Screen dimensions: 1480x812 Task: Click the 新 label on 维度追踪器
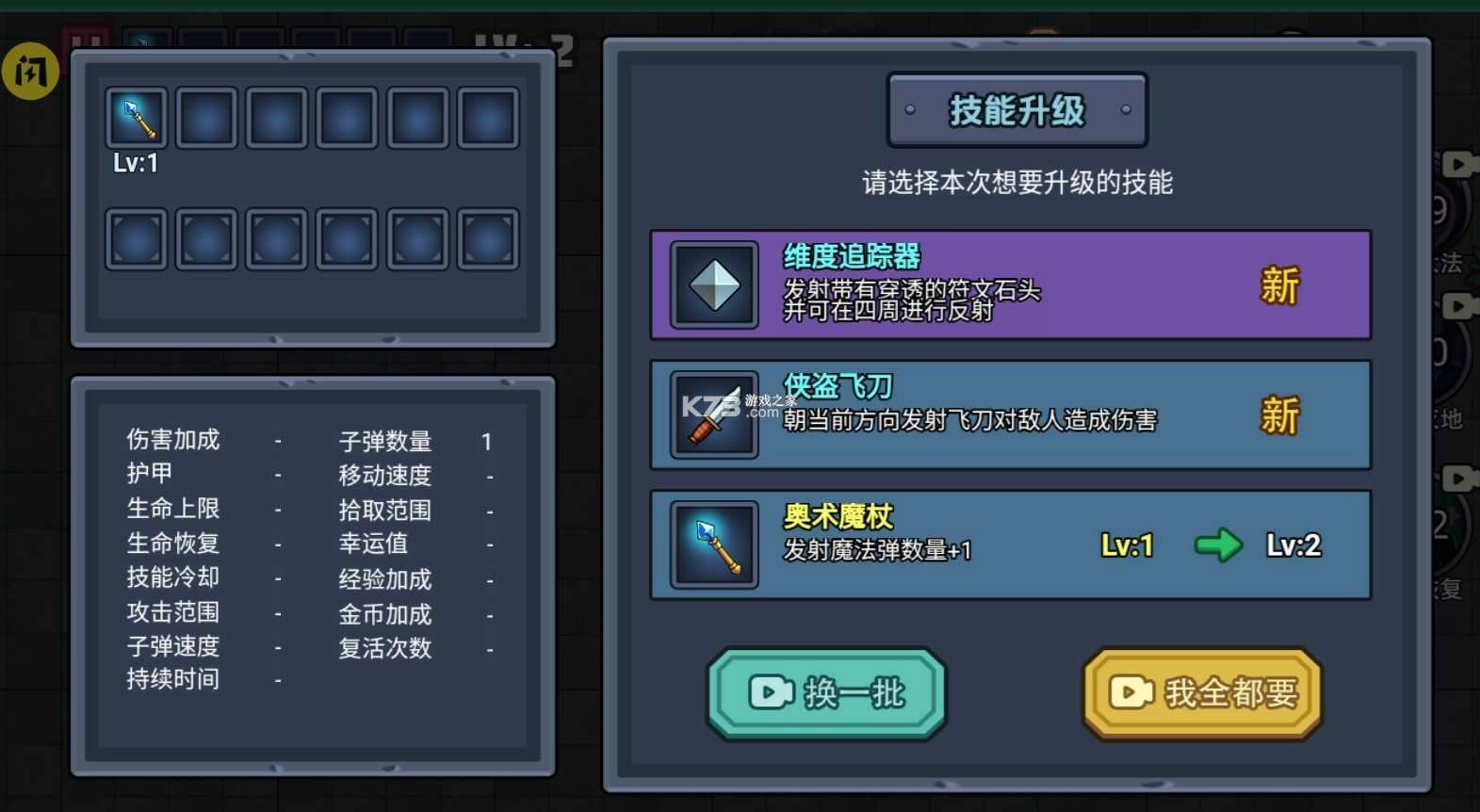click(1279, 285)
